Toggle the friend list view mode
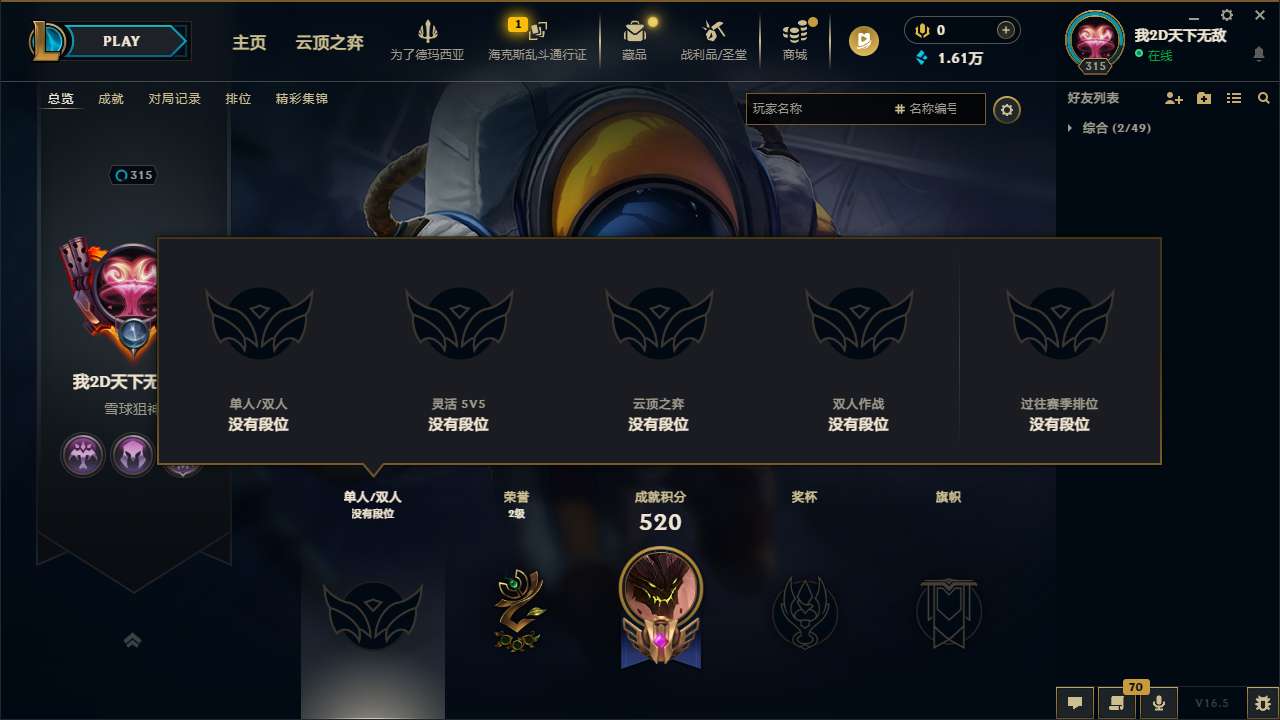 tap(1233, 98)
